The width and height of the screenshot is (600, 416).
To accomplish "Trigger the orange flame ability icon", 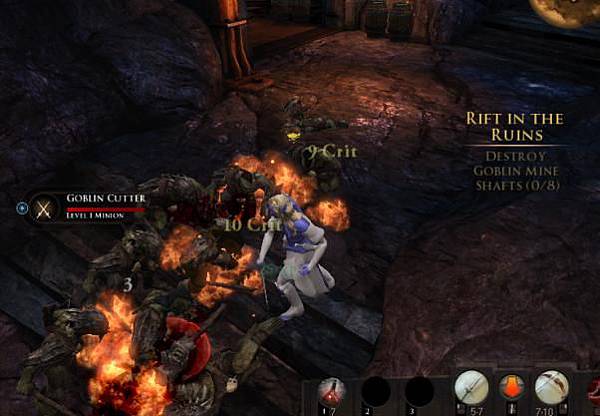I will pos(511,388).
